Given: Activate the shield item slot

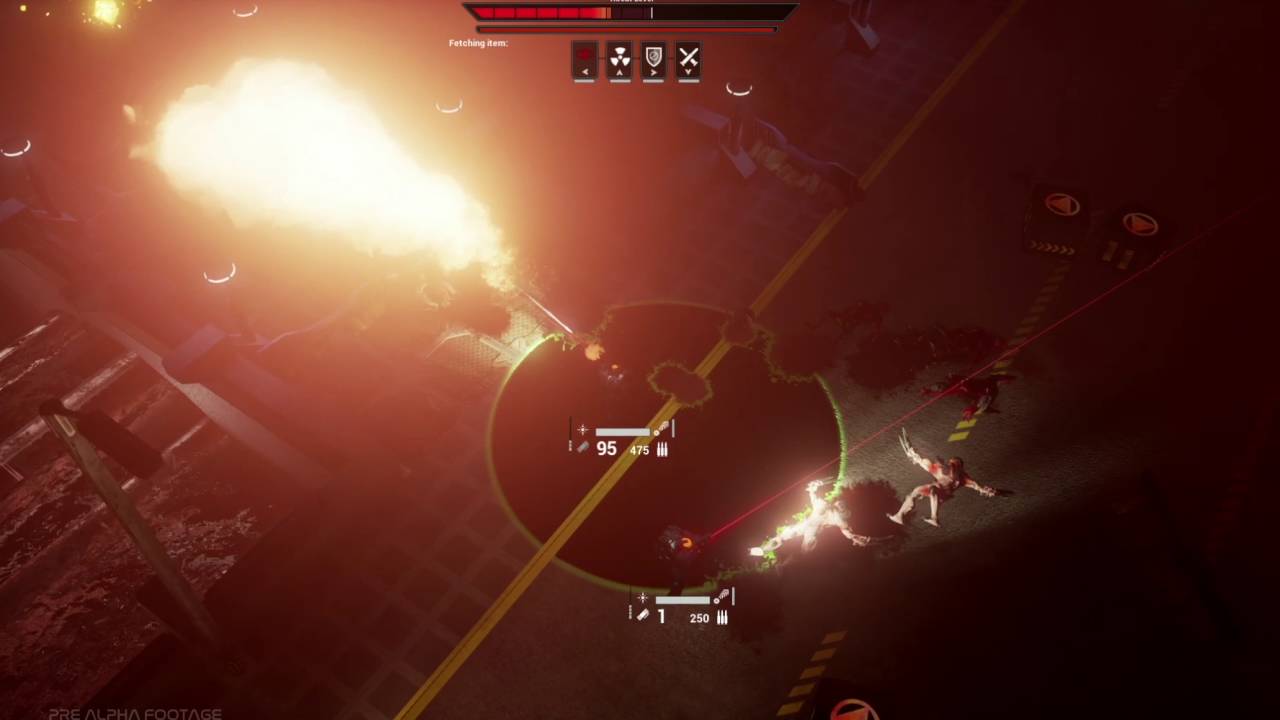Looking at the screenshot, I should (654, 57).
